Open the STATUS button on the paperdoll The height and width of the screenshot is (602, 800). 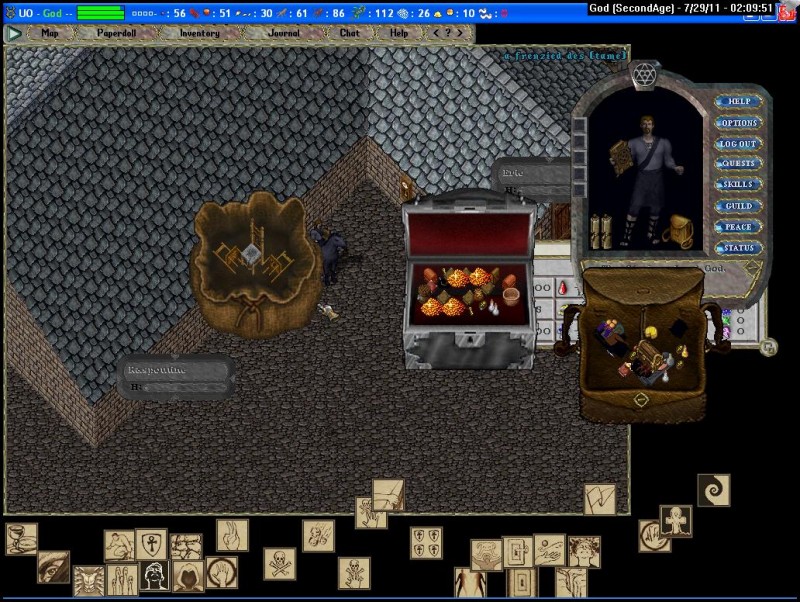coord(739,248)
